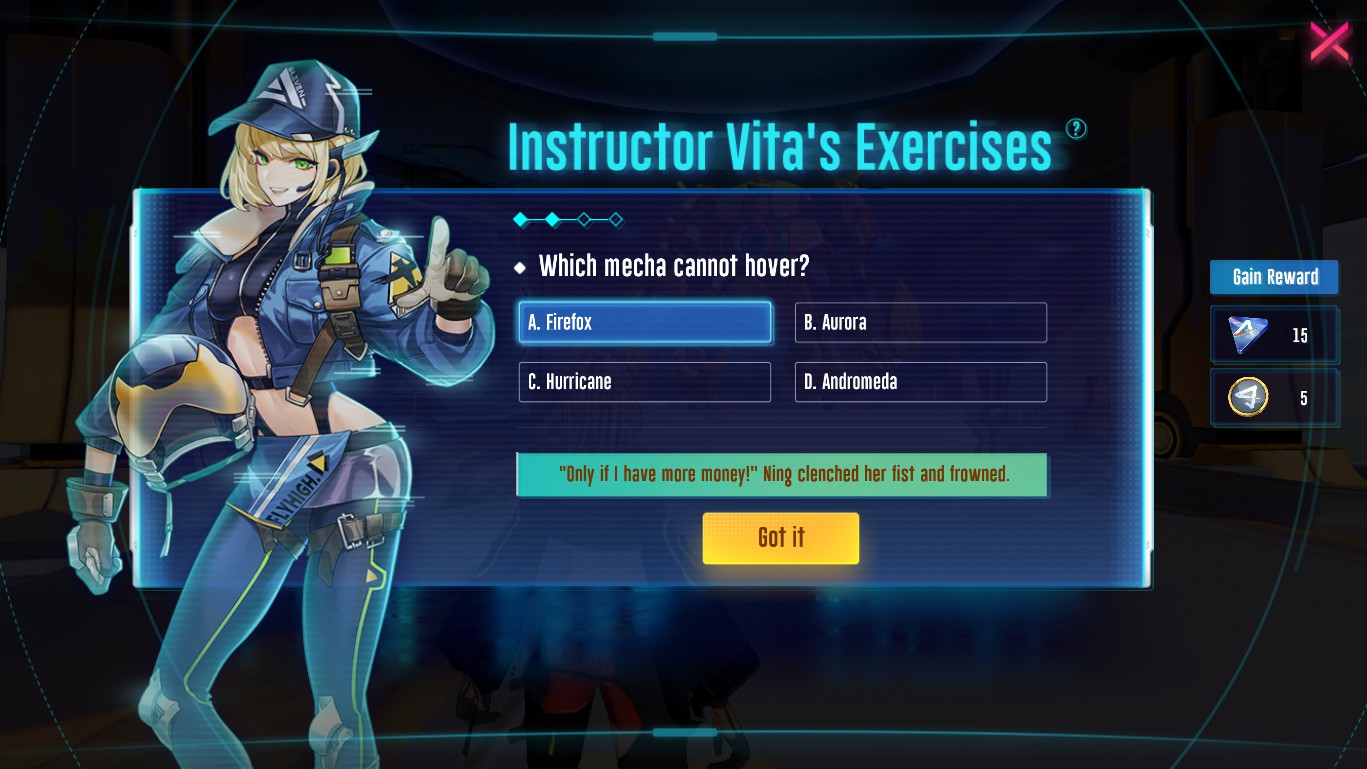Open the question mark help icon

pos(1076,128)
